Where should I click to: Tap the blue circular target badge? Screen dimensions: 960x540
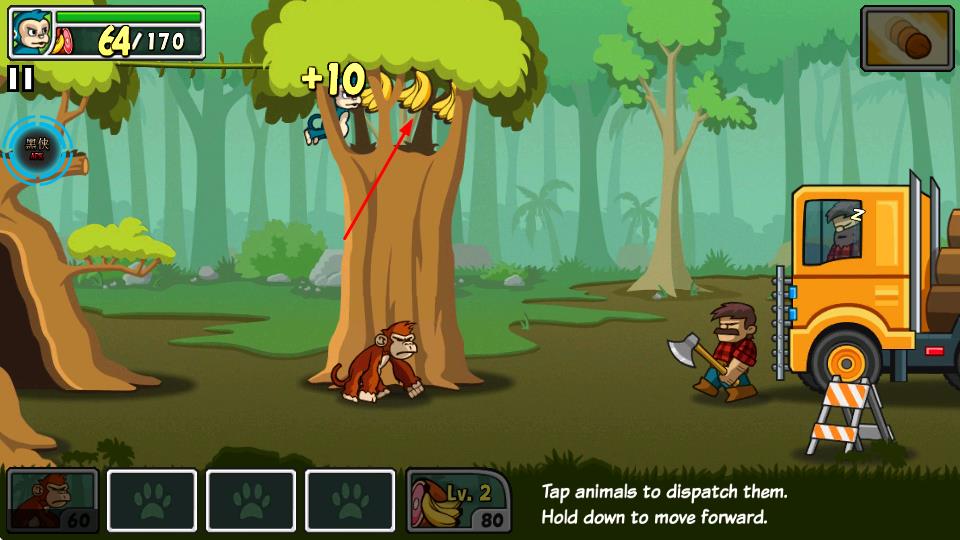pyautogui.click(x=37, y=150)
